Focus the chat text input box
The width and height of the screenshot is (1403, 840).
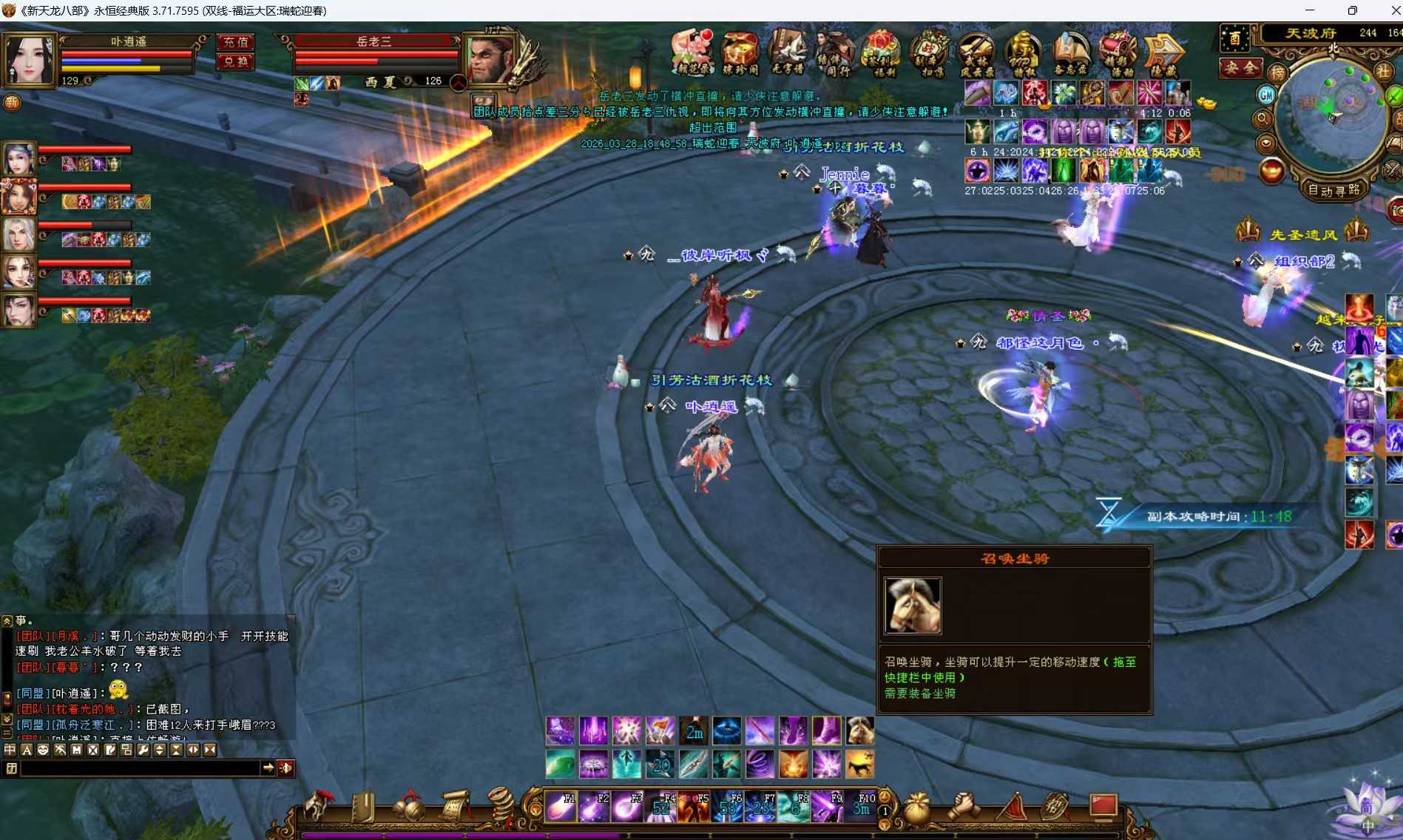tap(141, 768)
